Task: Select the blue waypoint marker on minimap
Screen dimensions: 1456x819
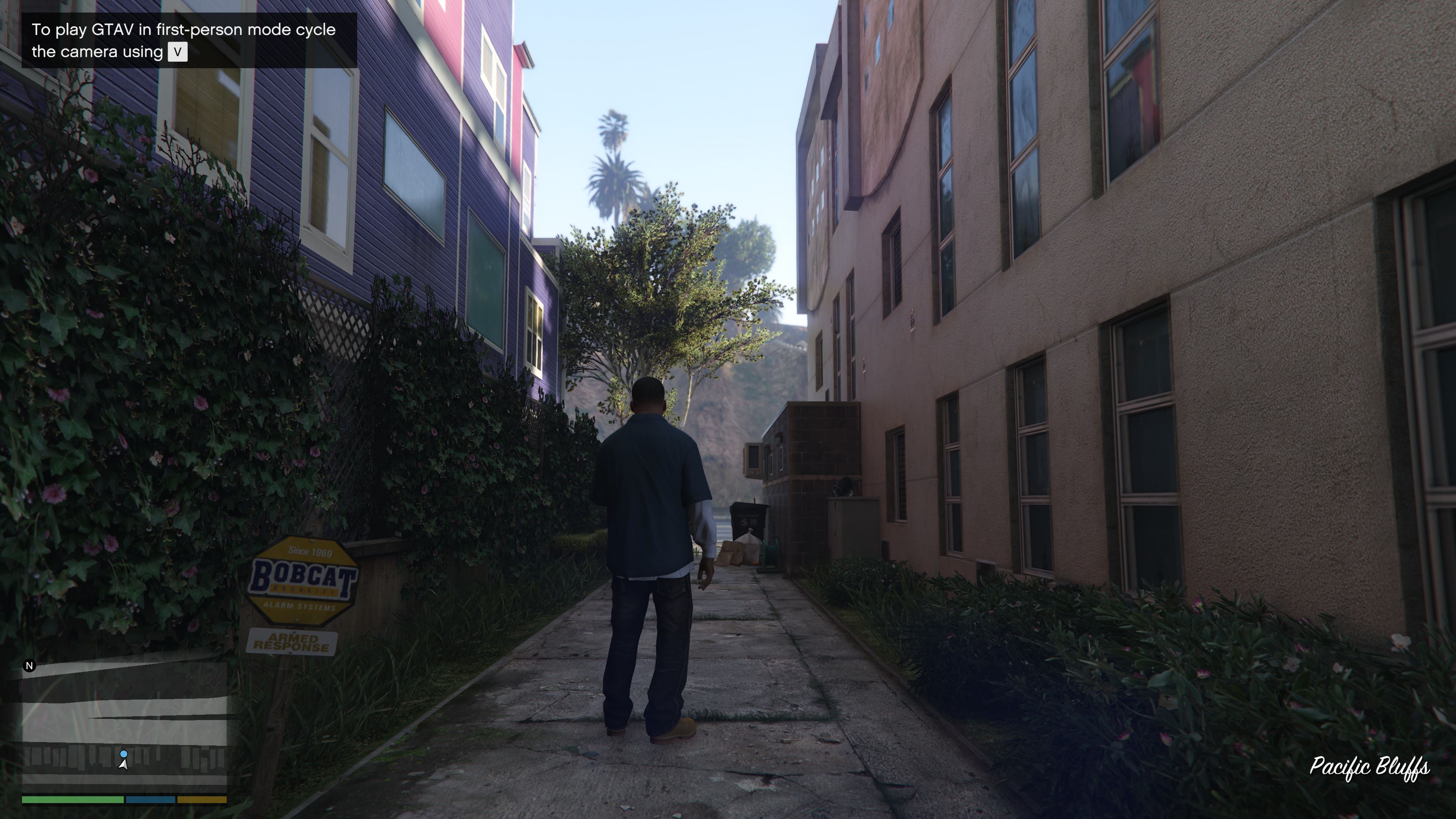Action: point(124,754)
